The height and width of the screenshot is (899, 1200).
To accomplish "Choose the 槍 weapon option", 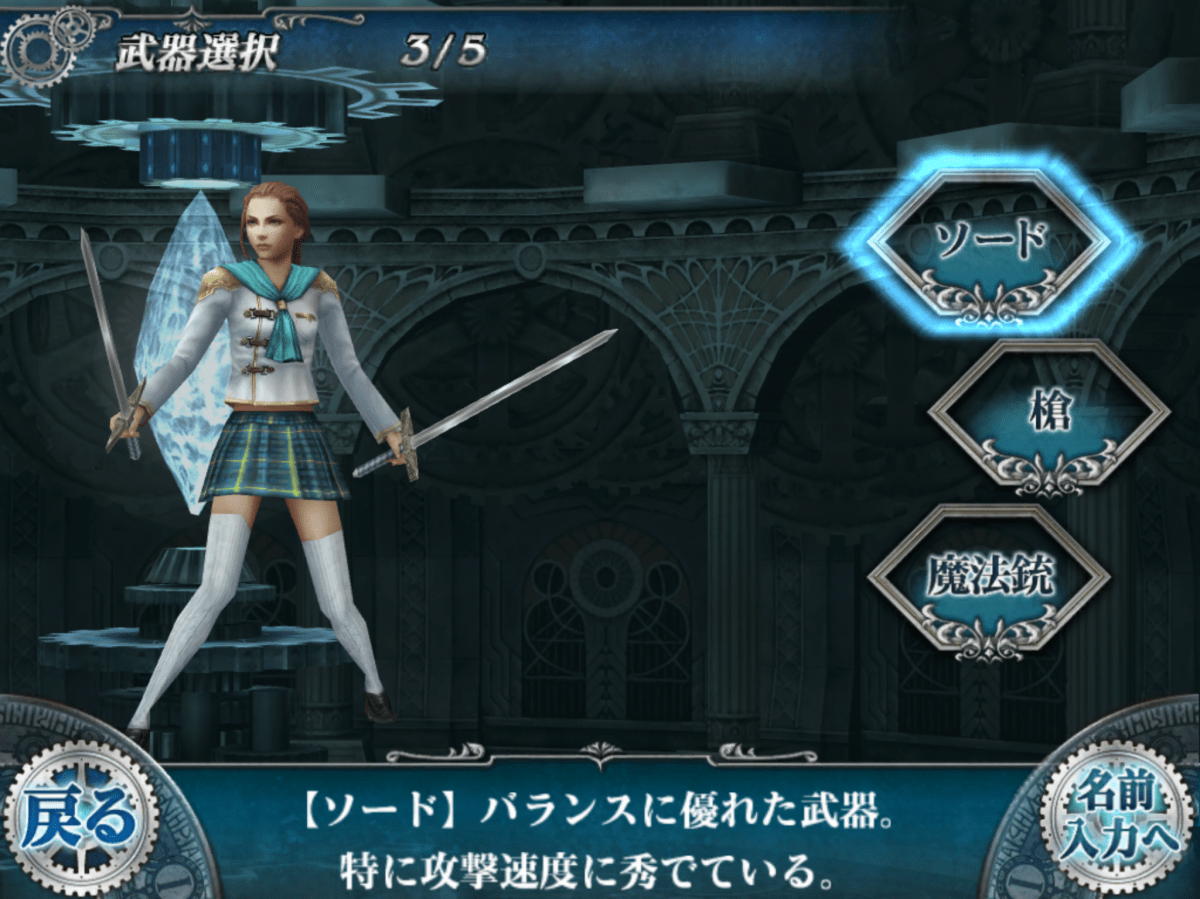I will pos(1048,413).
